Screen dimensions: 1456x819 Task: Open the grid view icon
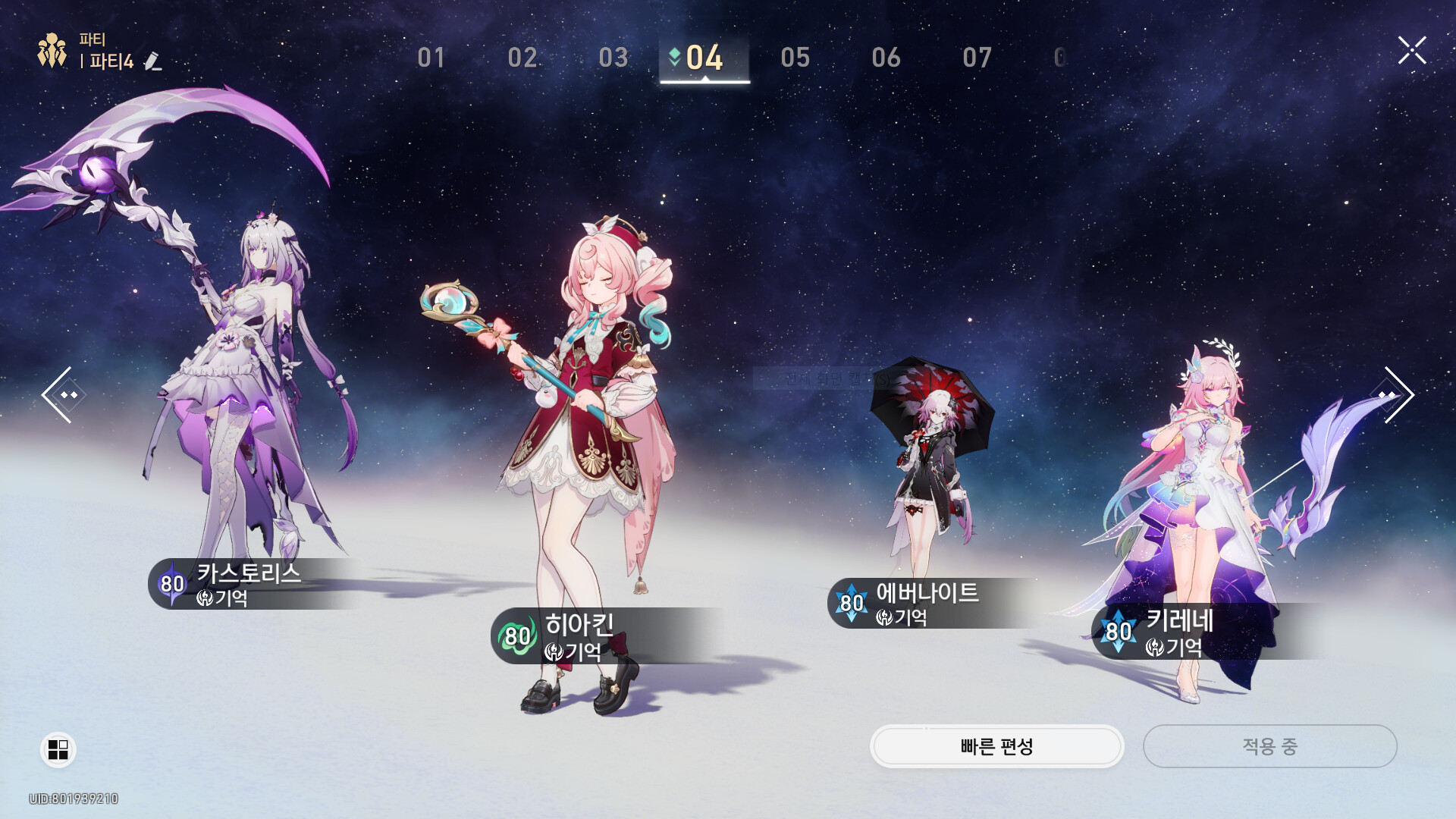pyautogui.click(x=58, y=749)
